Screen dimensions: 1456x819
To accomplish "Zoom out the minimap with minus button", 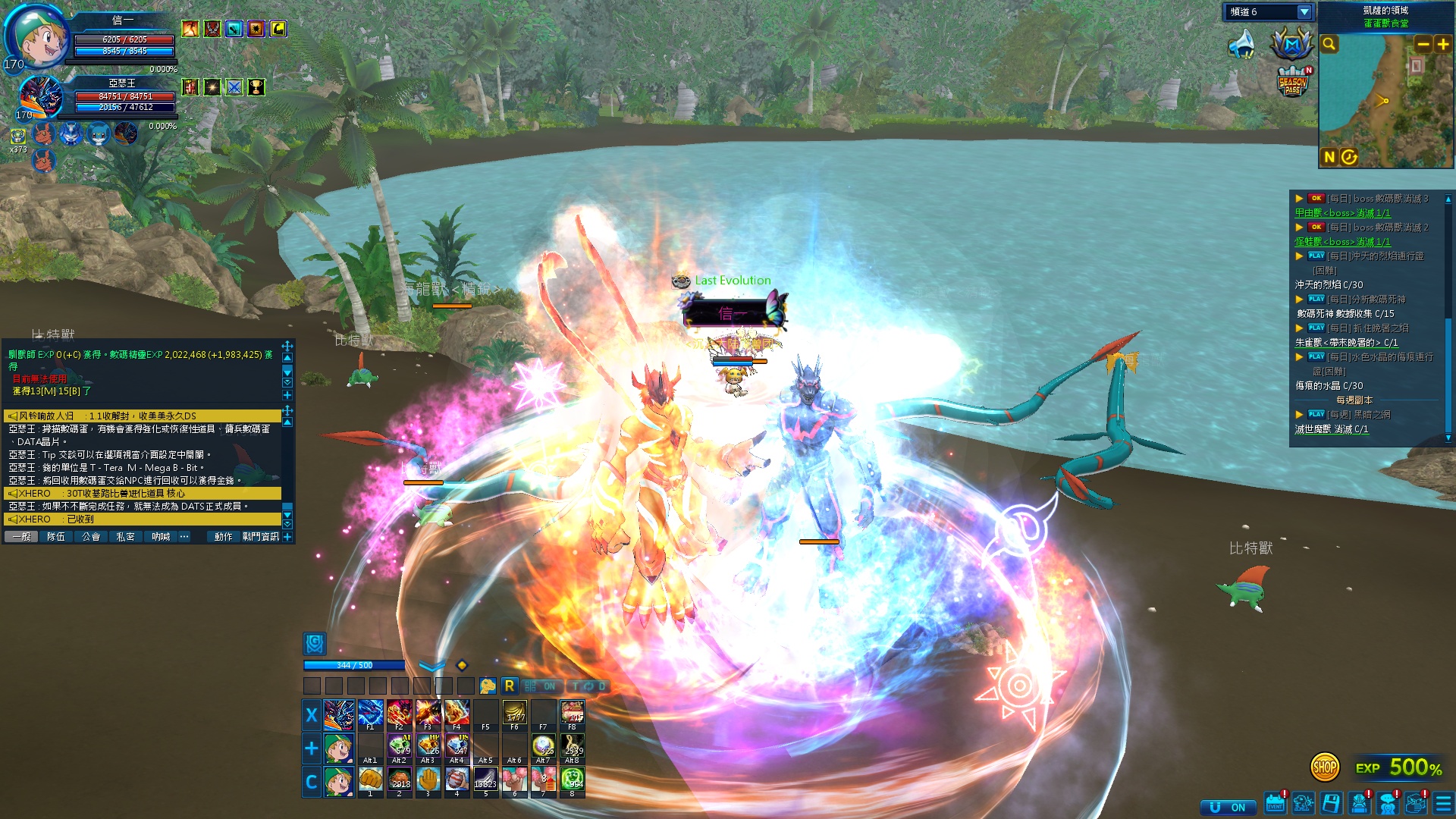I will pos(1423,44).
